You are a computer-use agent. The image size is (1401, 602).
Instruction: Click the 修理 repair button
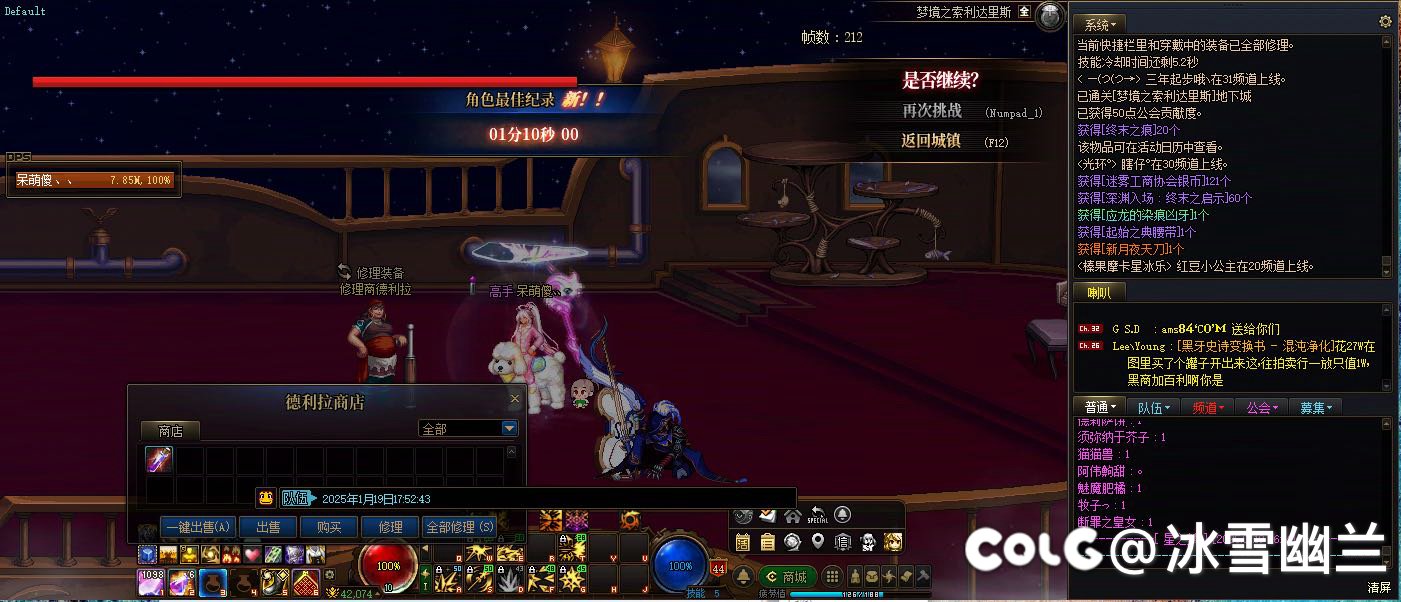pyautogui.click(x=390, y=527)
